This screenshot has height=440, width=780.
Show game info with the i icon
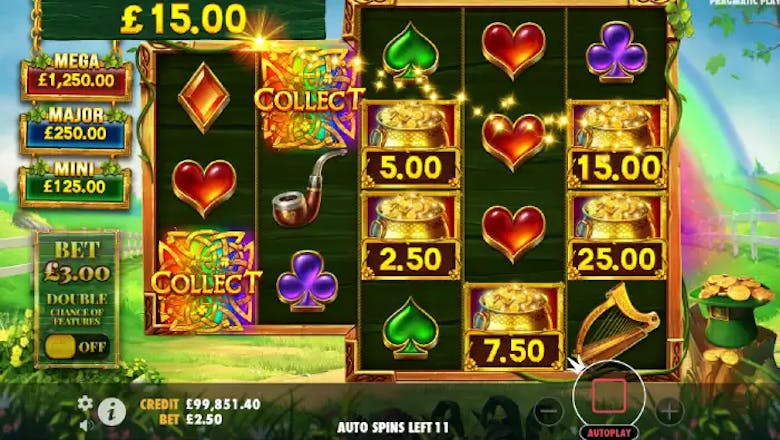(112, 411)
